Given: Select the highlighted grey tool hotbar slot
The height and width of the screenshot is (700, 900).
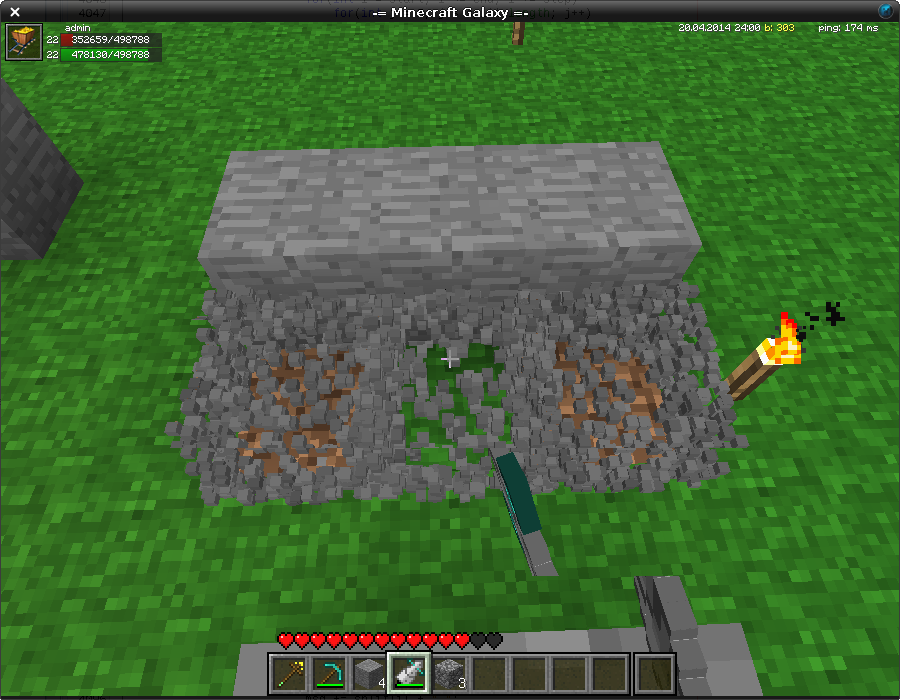Looking at the screenshot, I should [x=409, y=672].
